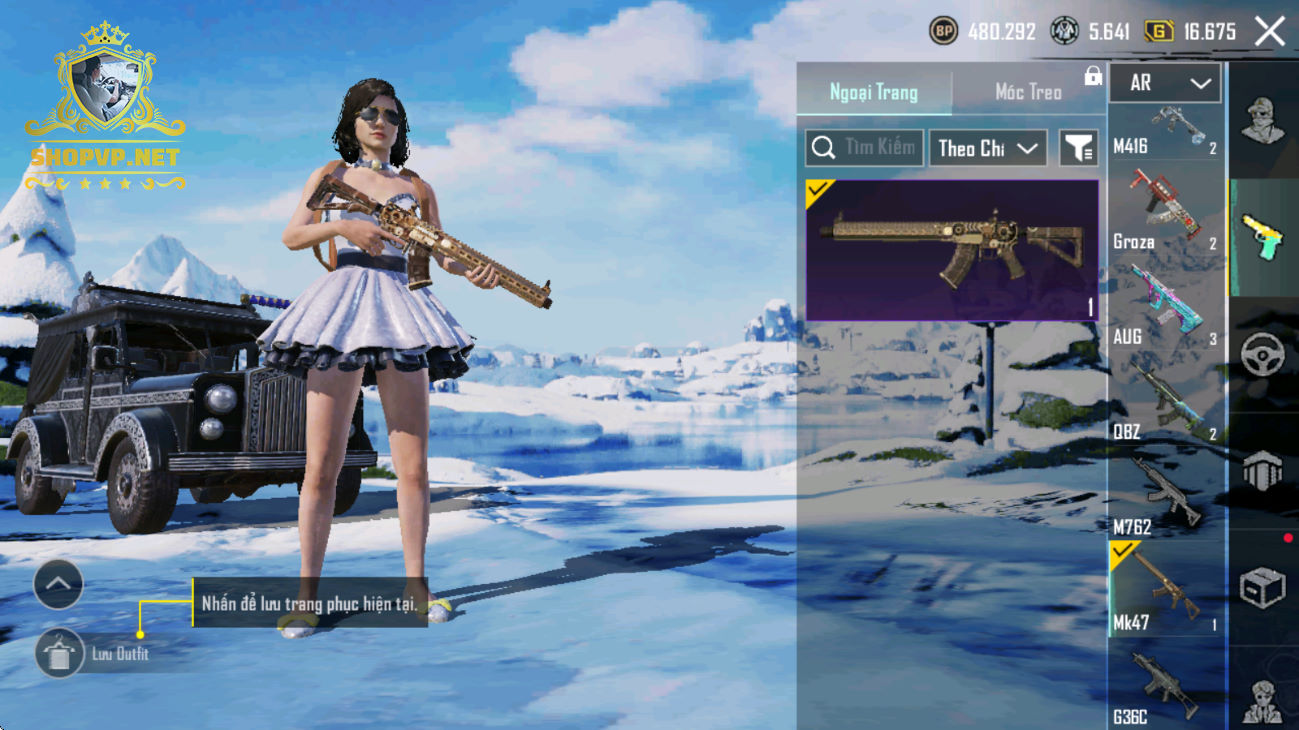The height and width of the screenshot is (730, 1299).
Task: Open the filter funnel button
Action: pos(1078,148)
